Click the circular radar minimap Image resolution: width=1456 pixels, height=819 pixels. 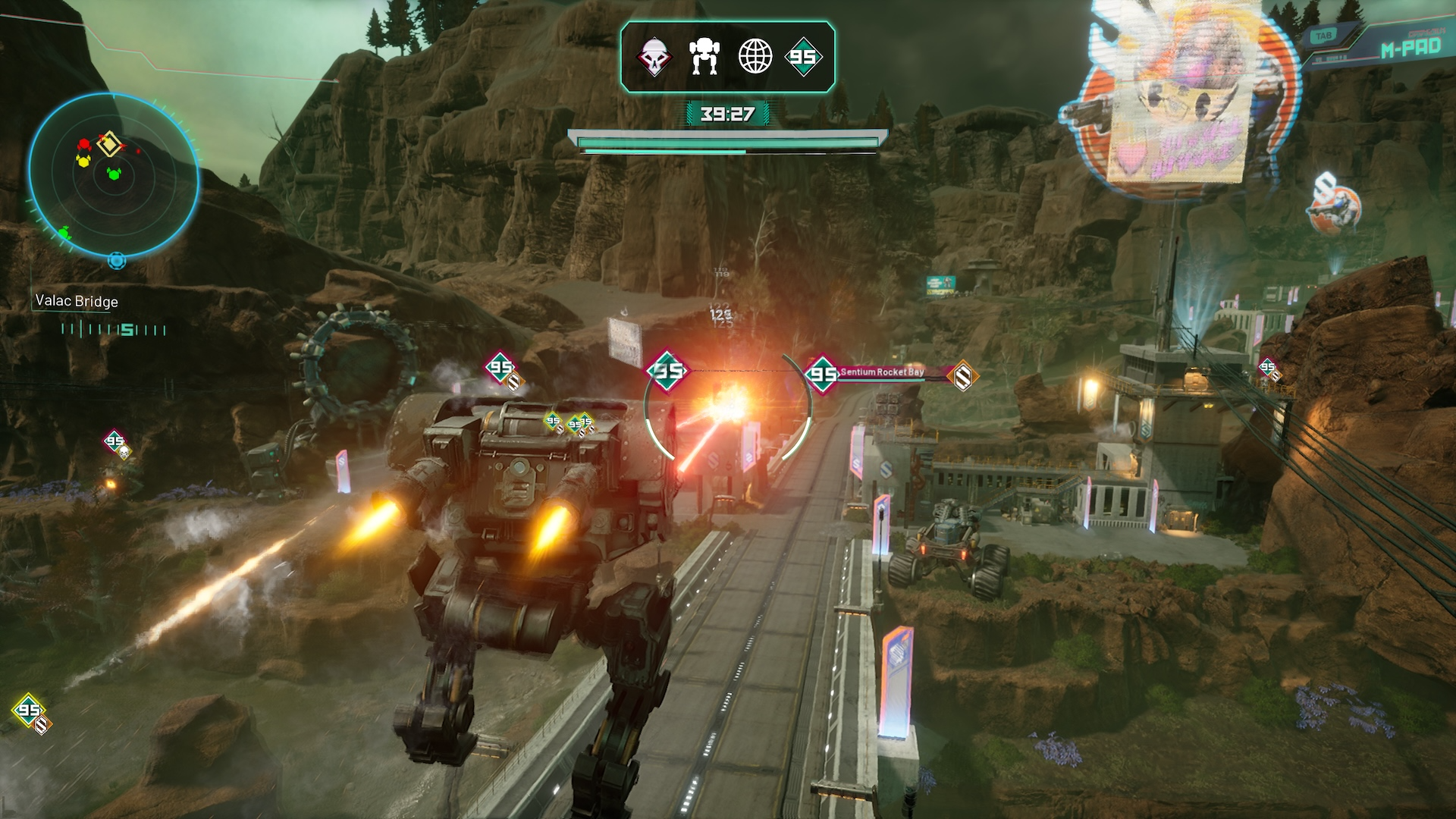114,177
